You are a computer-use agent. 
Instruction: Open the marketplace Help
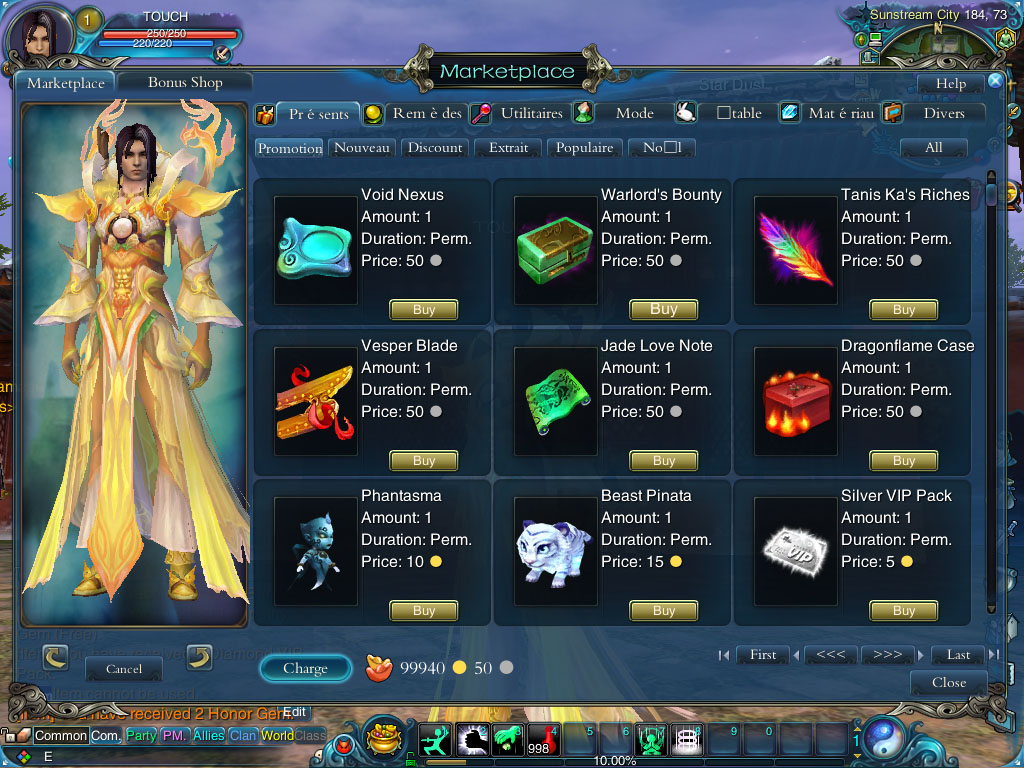(x=951, y=84)
